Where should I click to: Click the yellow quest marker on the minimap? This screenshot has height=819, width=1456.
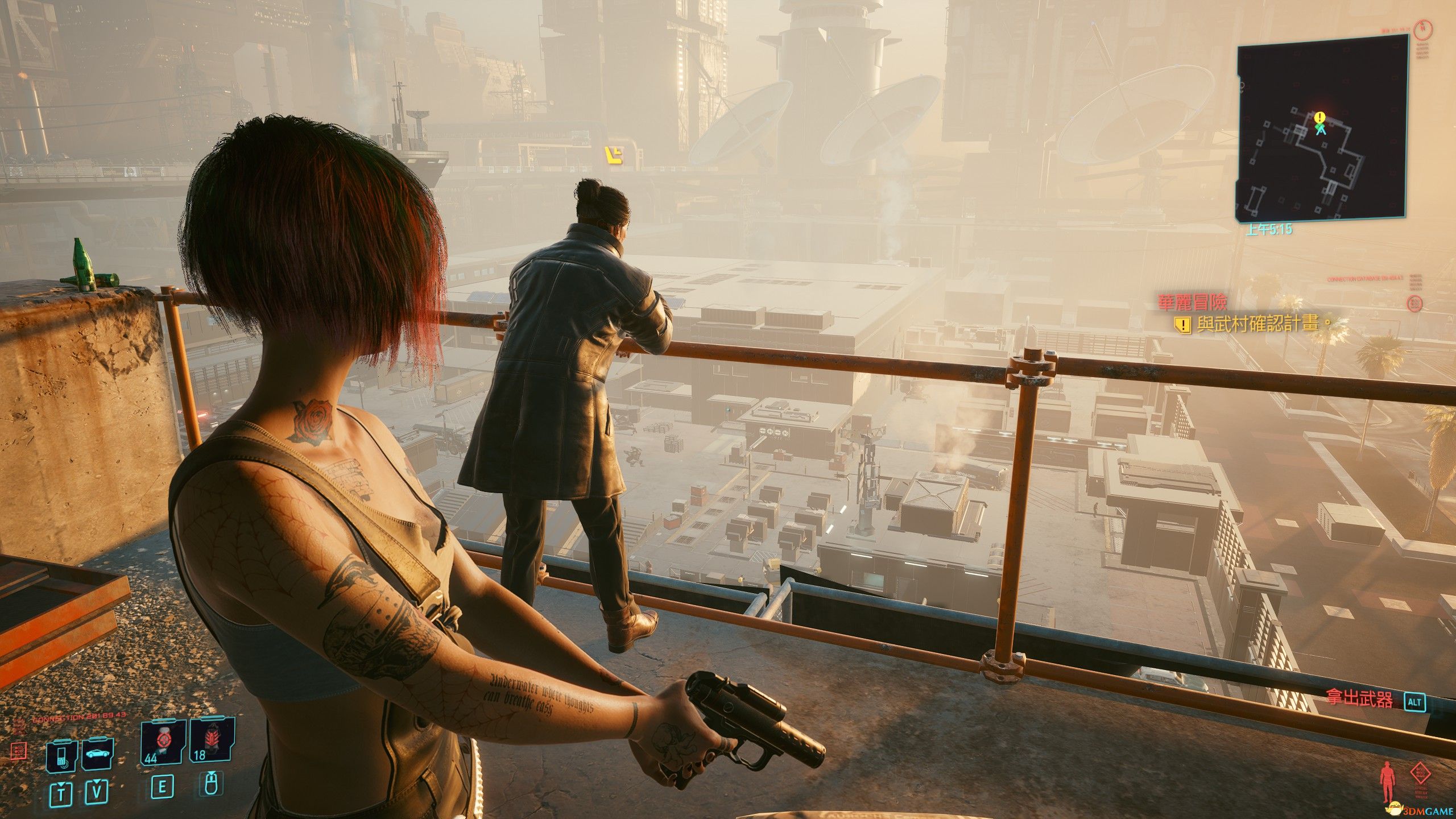click(1320, 117)
